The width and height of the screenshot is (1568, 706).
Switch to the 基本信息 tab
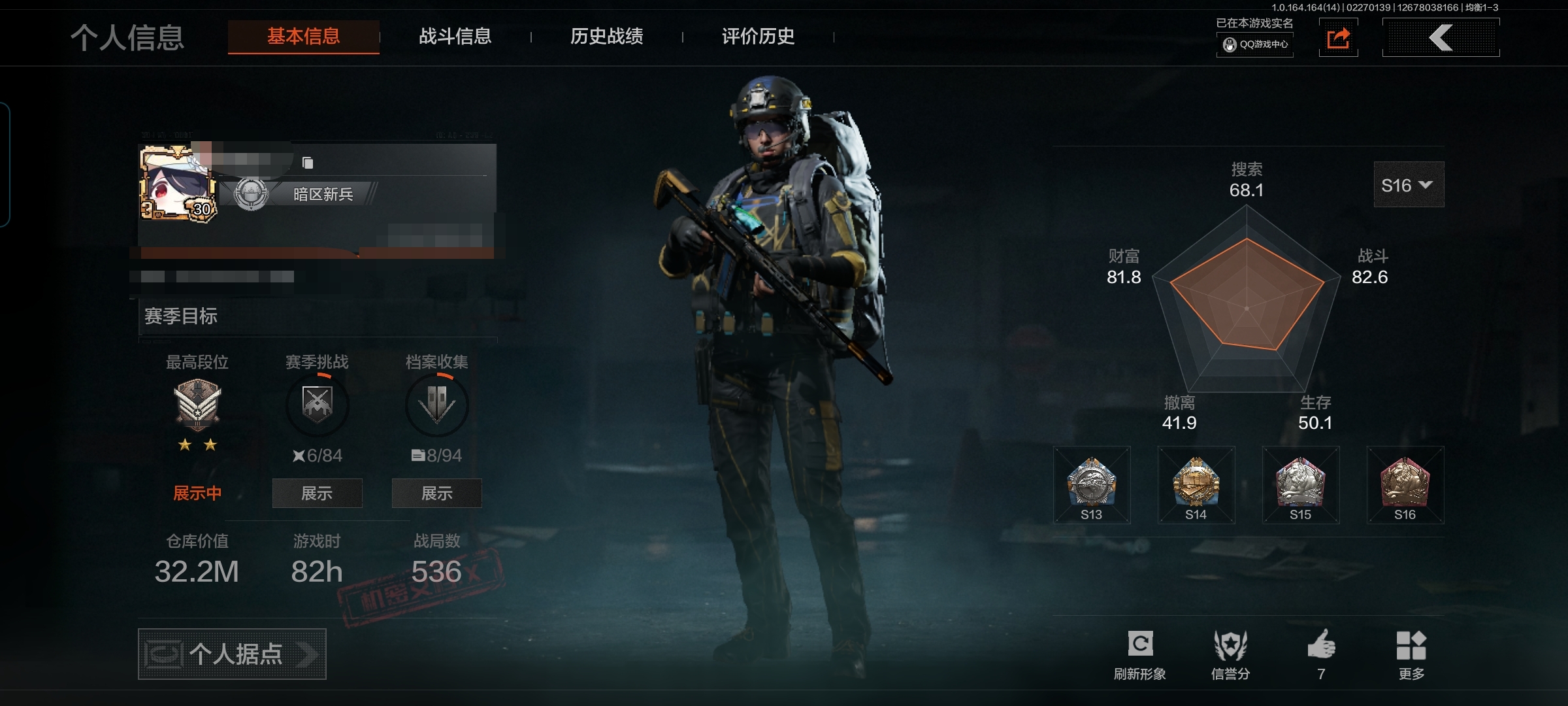tap(303, 37)
